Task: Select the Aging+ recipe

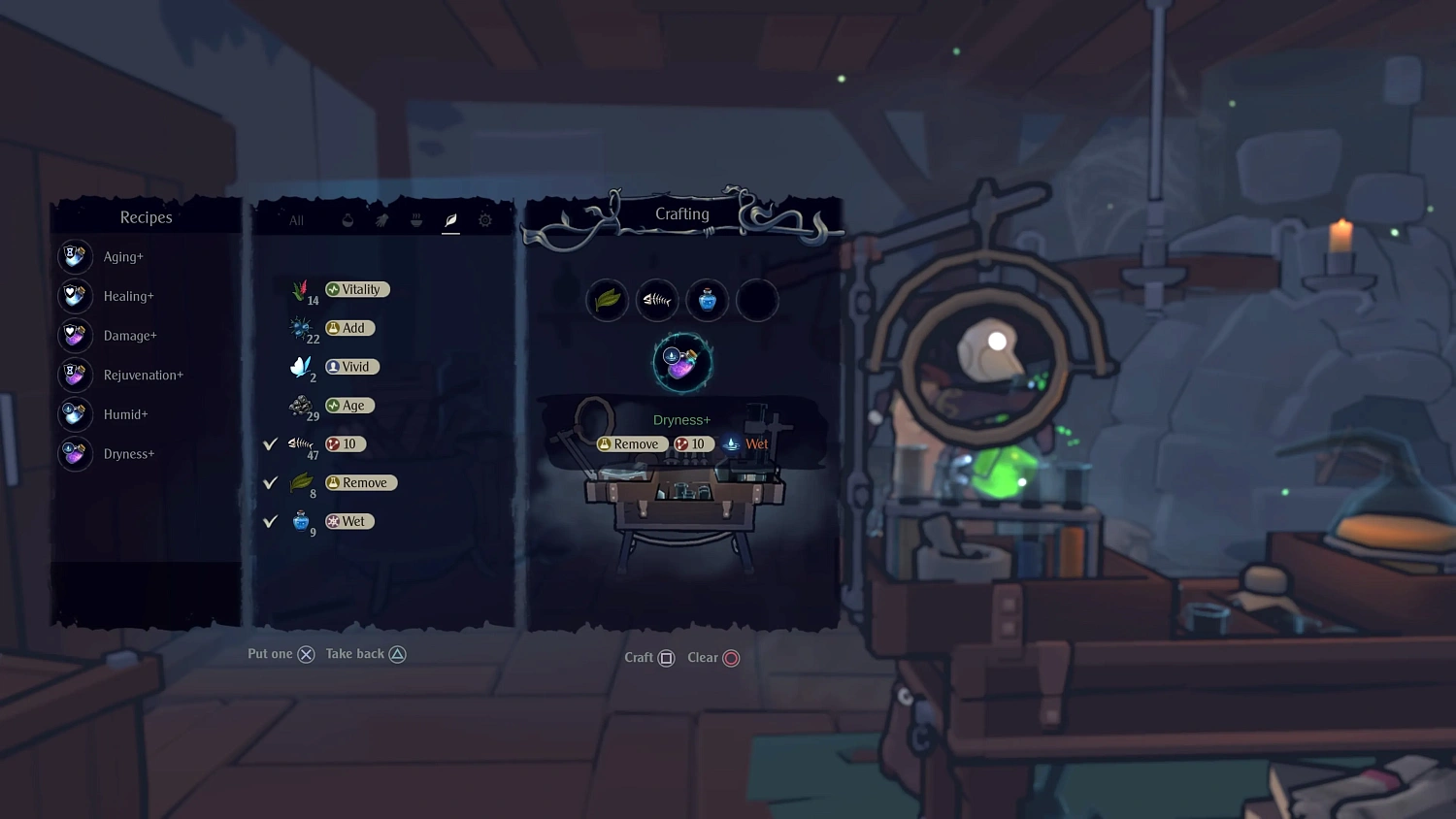Action: 123,257
